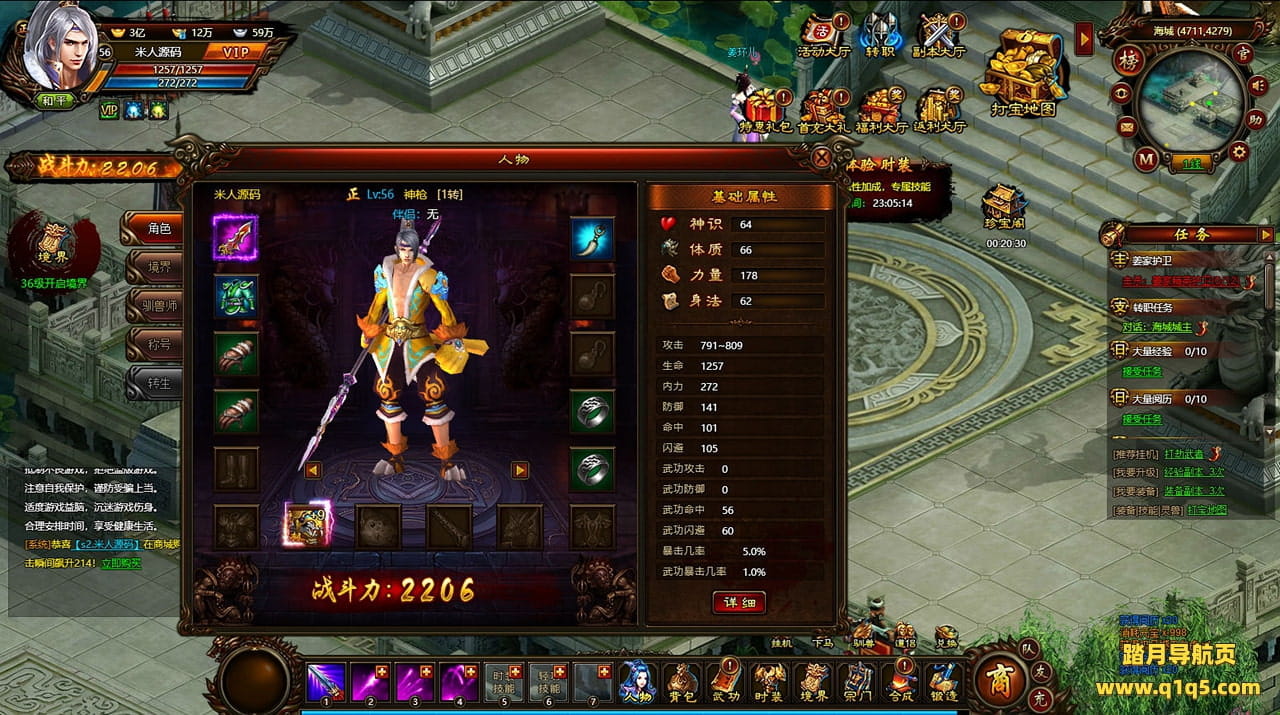Image resolution: width=1280 pixels, height=715 pixels.
Task: Click the 立即购买 buy-now chat link
Action: [x=121, y=563]
